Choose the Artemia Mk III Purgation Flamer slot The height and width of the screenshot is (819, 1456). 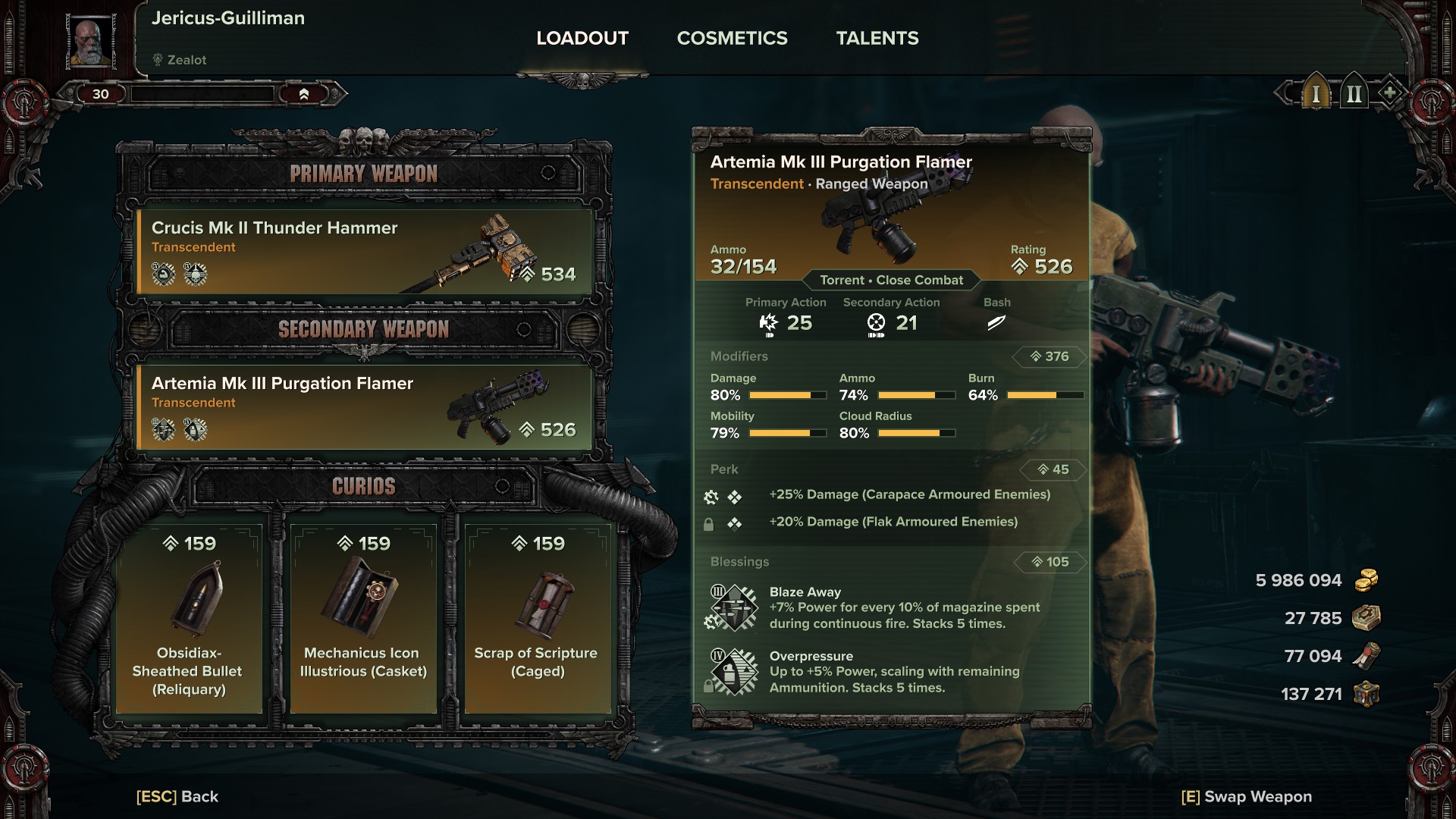364,407
